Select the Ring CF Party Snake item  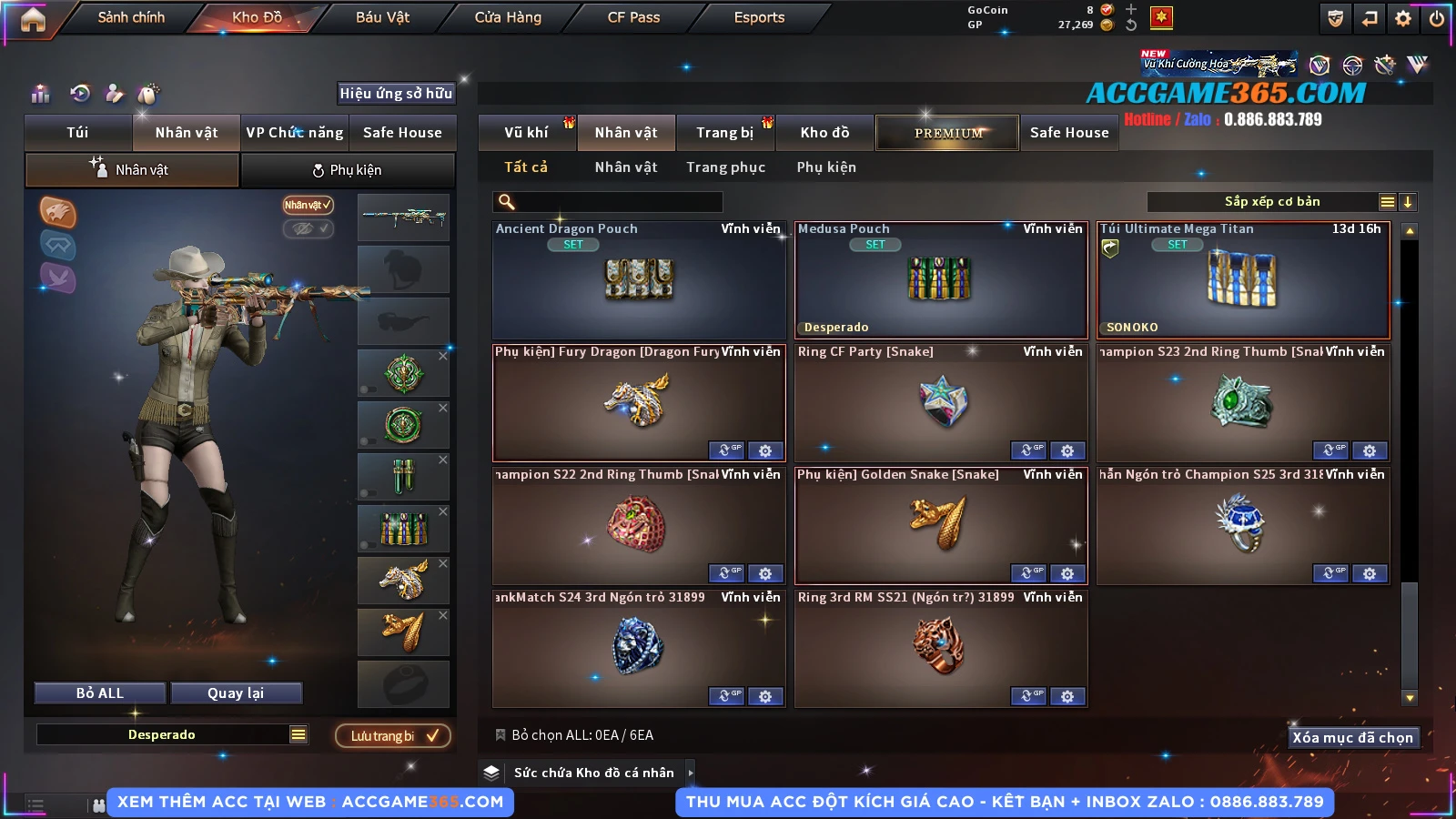940,402
